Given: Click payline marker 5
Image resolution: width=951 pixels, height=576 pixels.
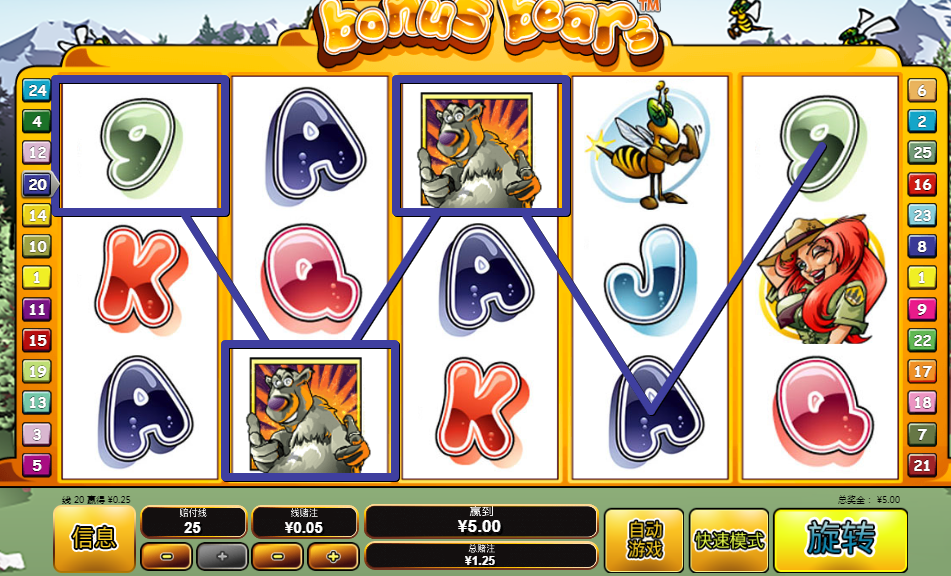Looking at the screenshot, I should pos(37,464).
